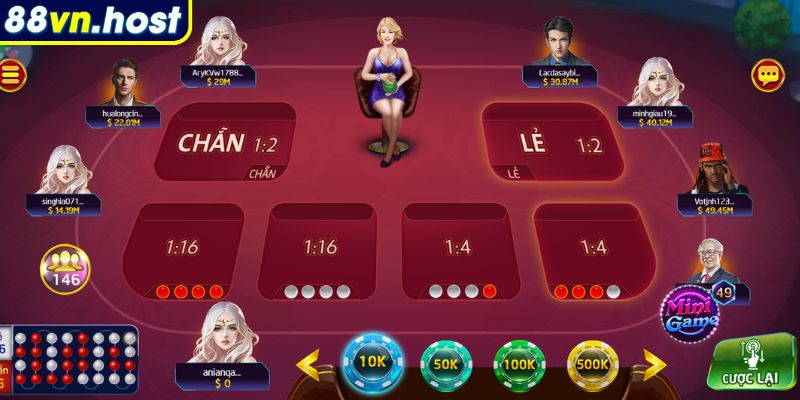
Task: Select the 500K betting chip
Action: click(592, 364)
